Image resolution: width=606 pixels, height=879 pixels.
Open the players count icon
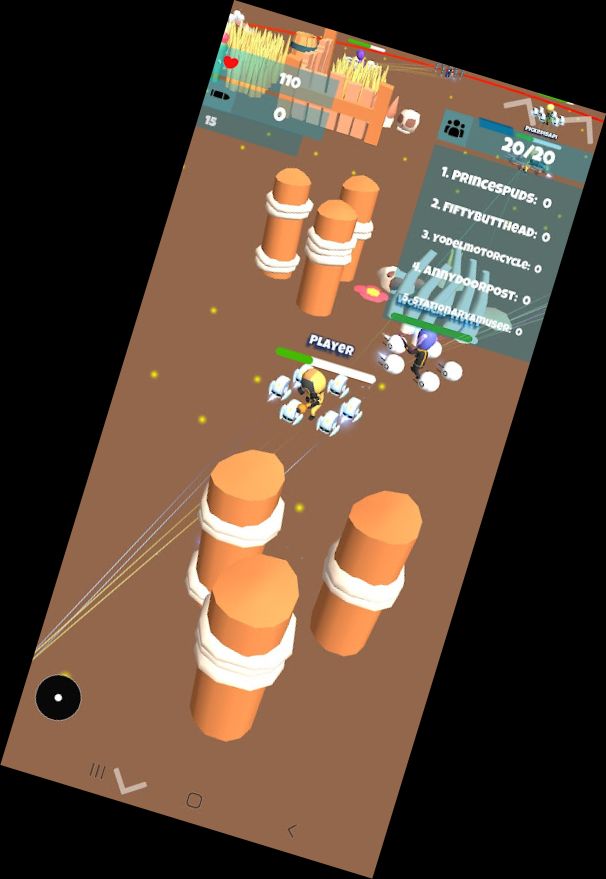point(456,128)
